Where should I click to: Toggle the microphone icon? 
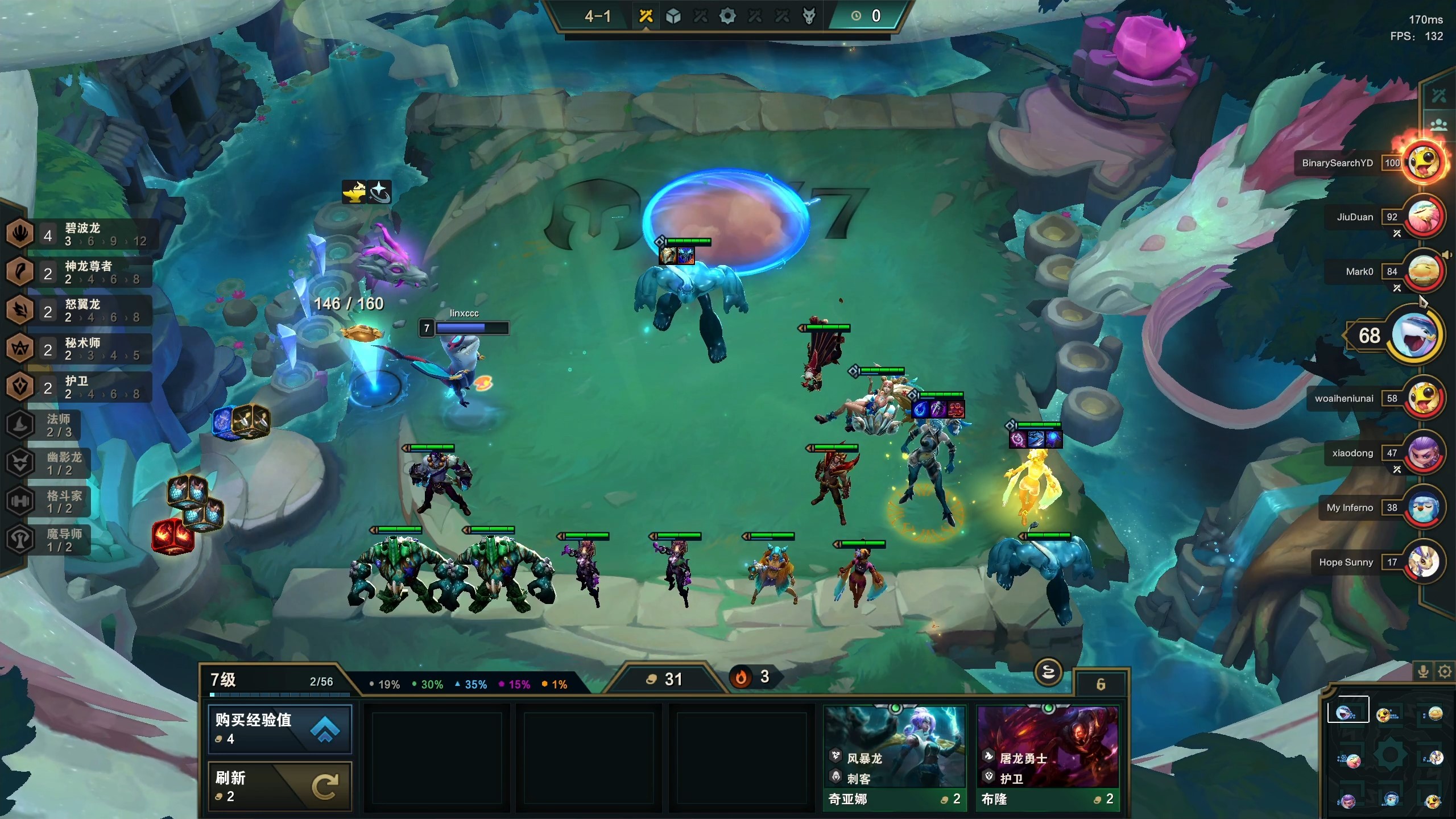coord(1423,672)
